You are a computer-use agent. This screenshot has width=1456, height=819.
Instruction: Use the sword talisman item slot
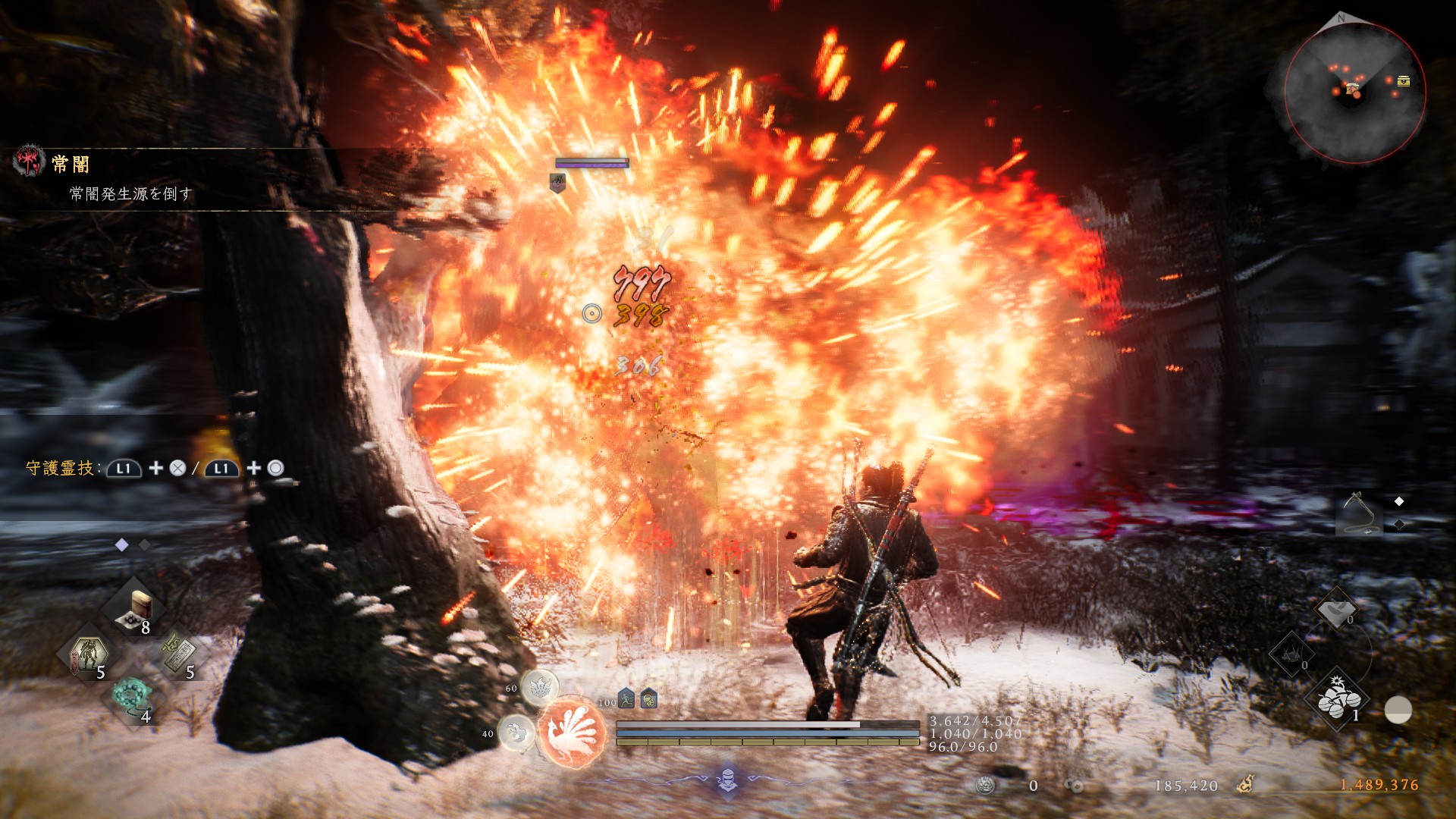click(x=180, y=654)
